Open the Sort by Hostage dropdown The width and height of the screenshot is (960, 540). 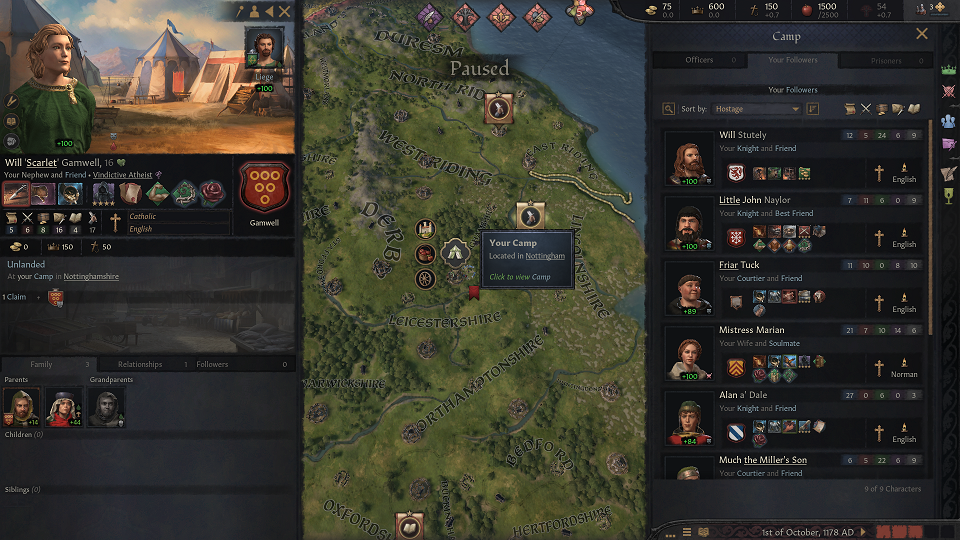point(755,108)
